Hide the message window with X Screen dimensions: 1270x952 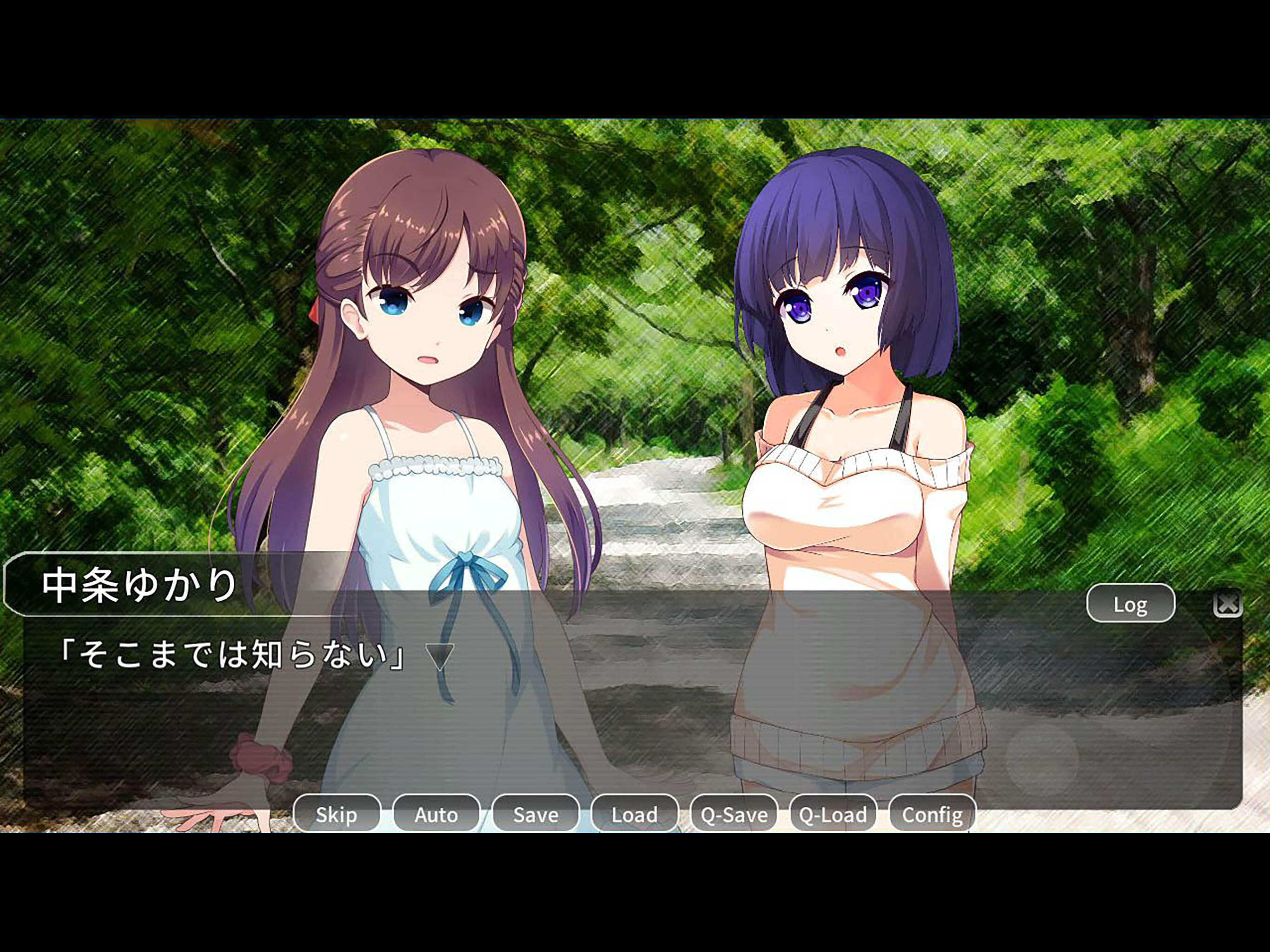(1228, 604)
